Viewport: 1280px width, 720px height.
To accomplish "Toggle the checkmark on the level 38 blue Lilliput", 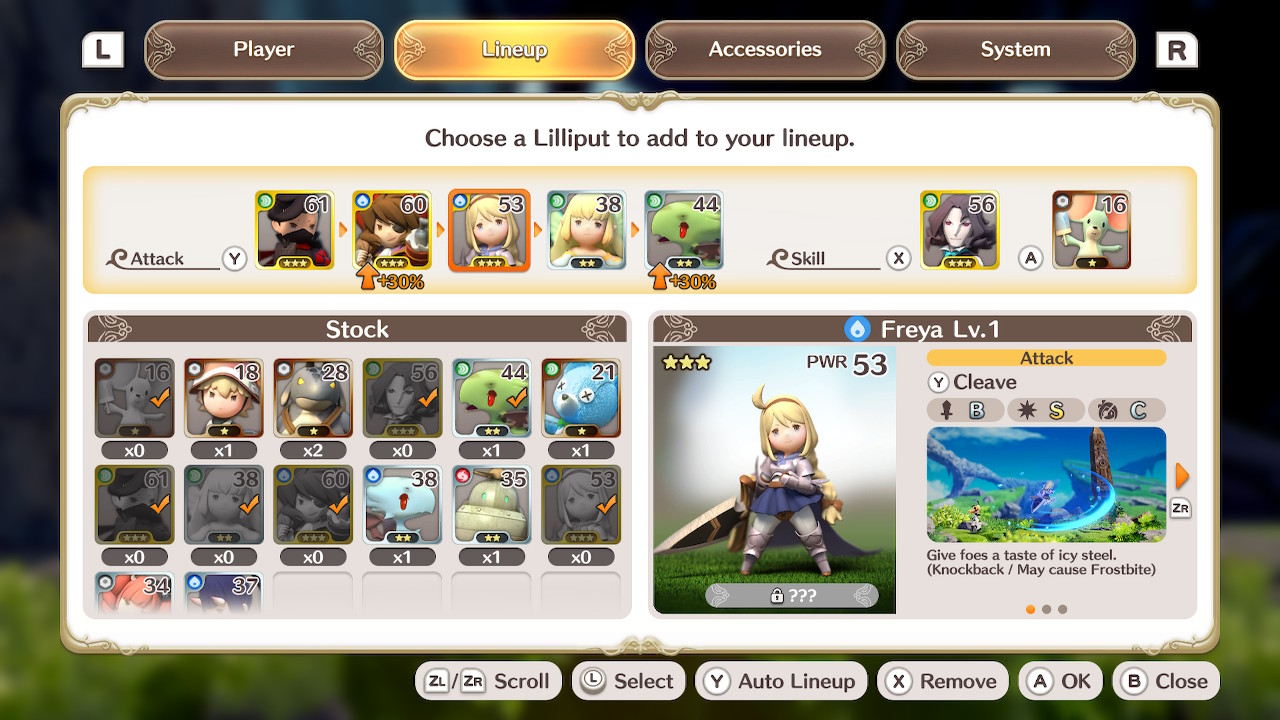I will pos(403,504).
